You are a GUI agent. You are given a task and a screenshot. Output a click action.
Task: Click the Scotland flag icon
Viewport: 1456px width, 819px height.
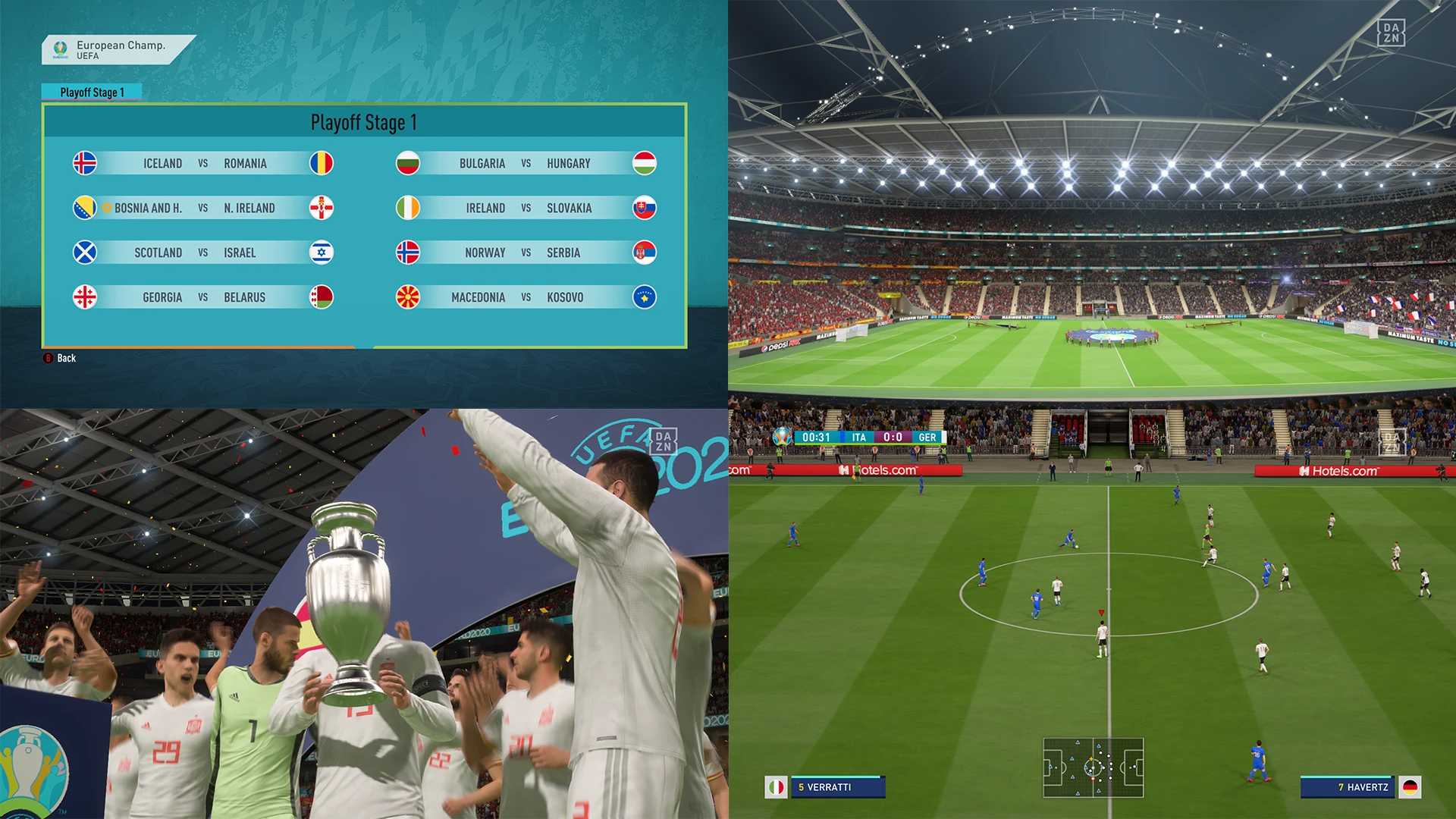coord(85,253)
